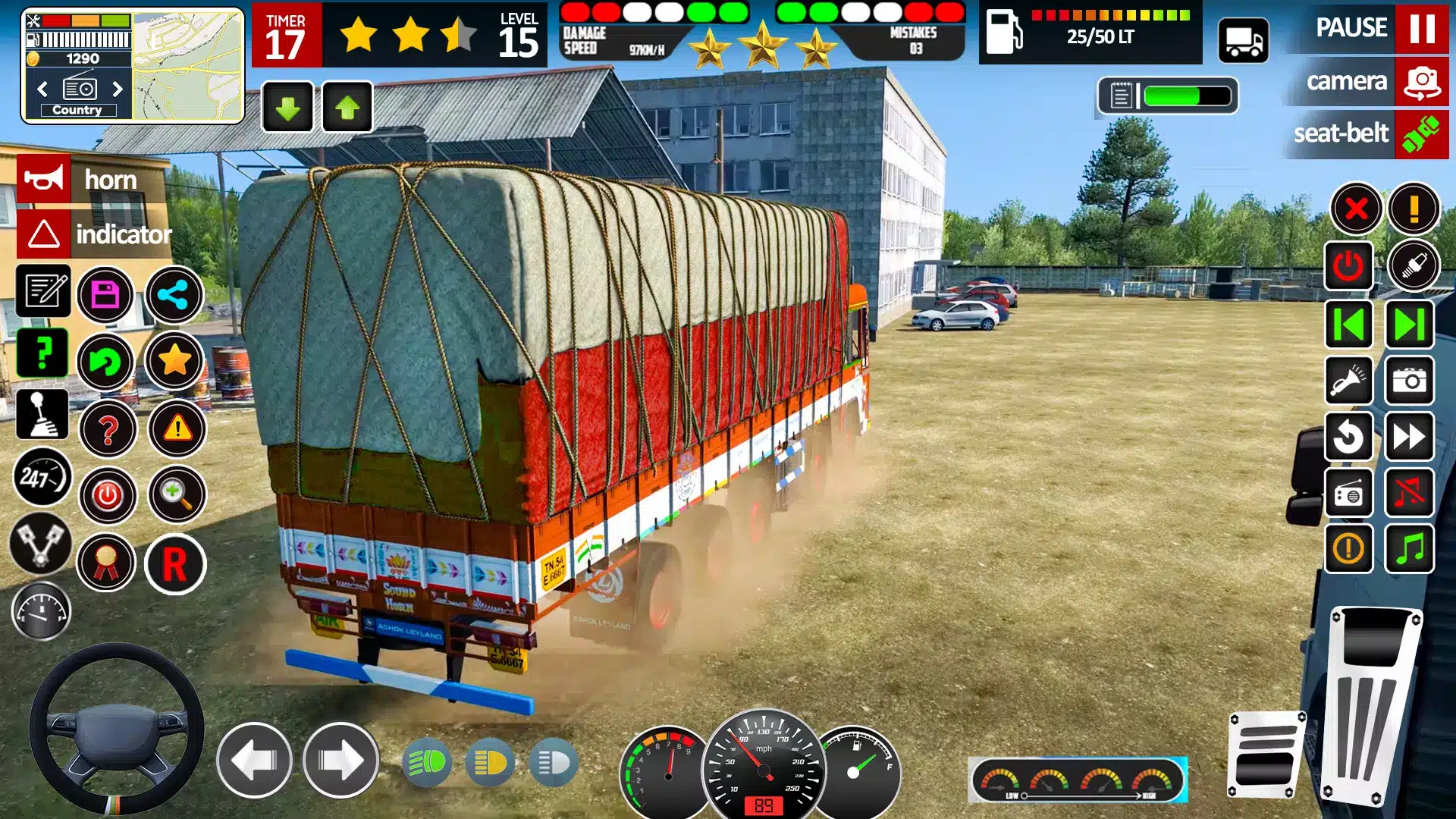
Task: Select the truck vehicle icon
Action: click(x=1243, y=42)
